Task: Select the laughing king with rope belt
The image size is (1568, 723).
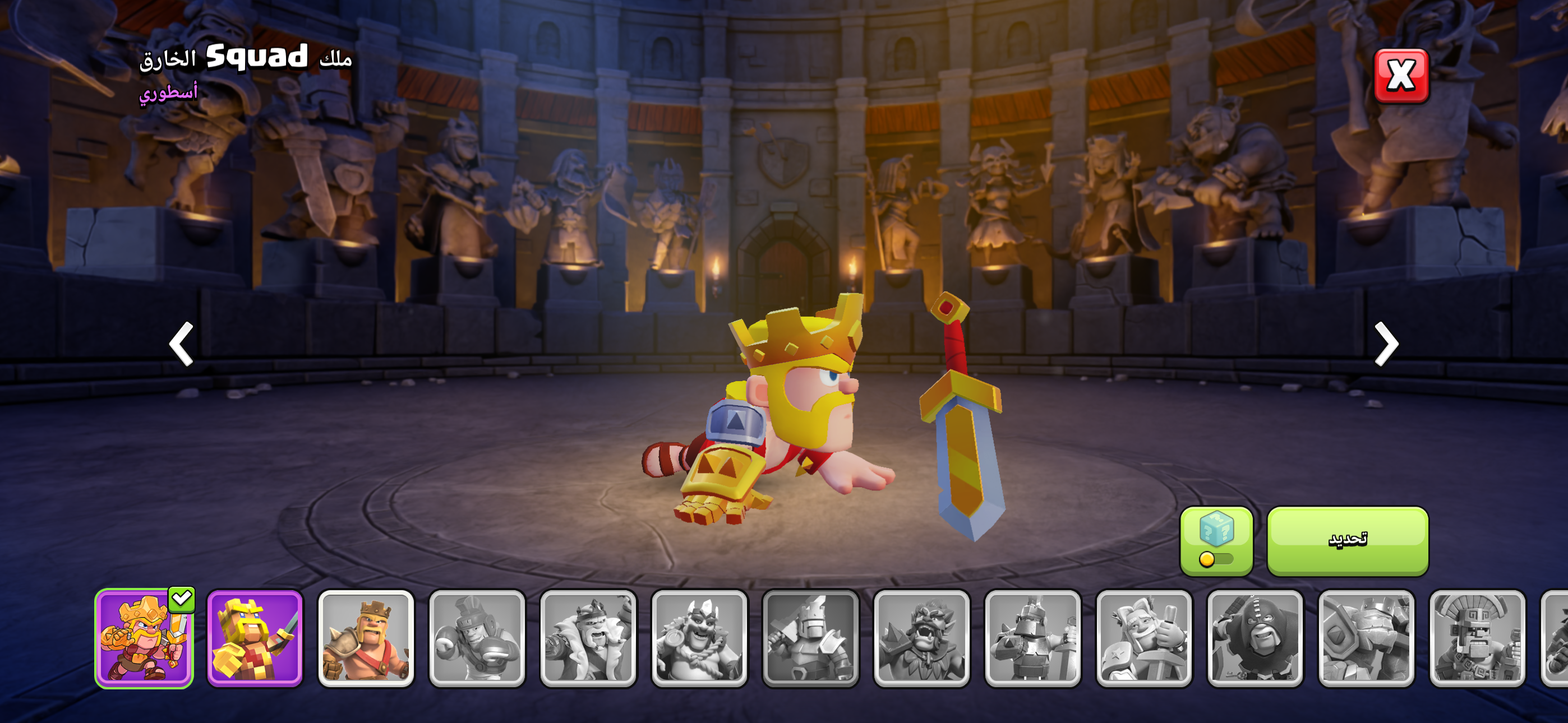Action: (699, 638)
